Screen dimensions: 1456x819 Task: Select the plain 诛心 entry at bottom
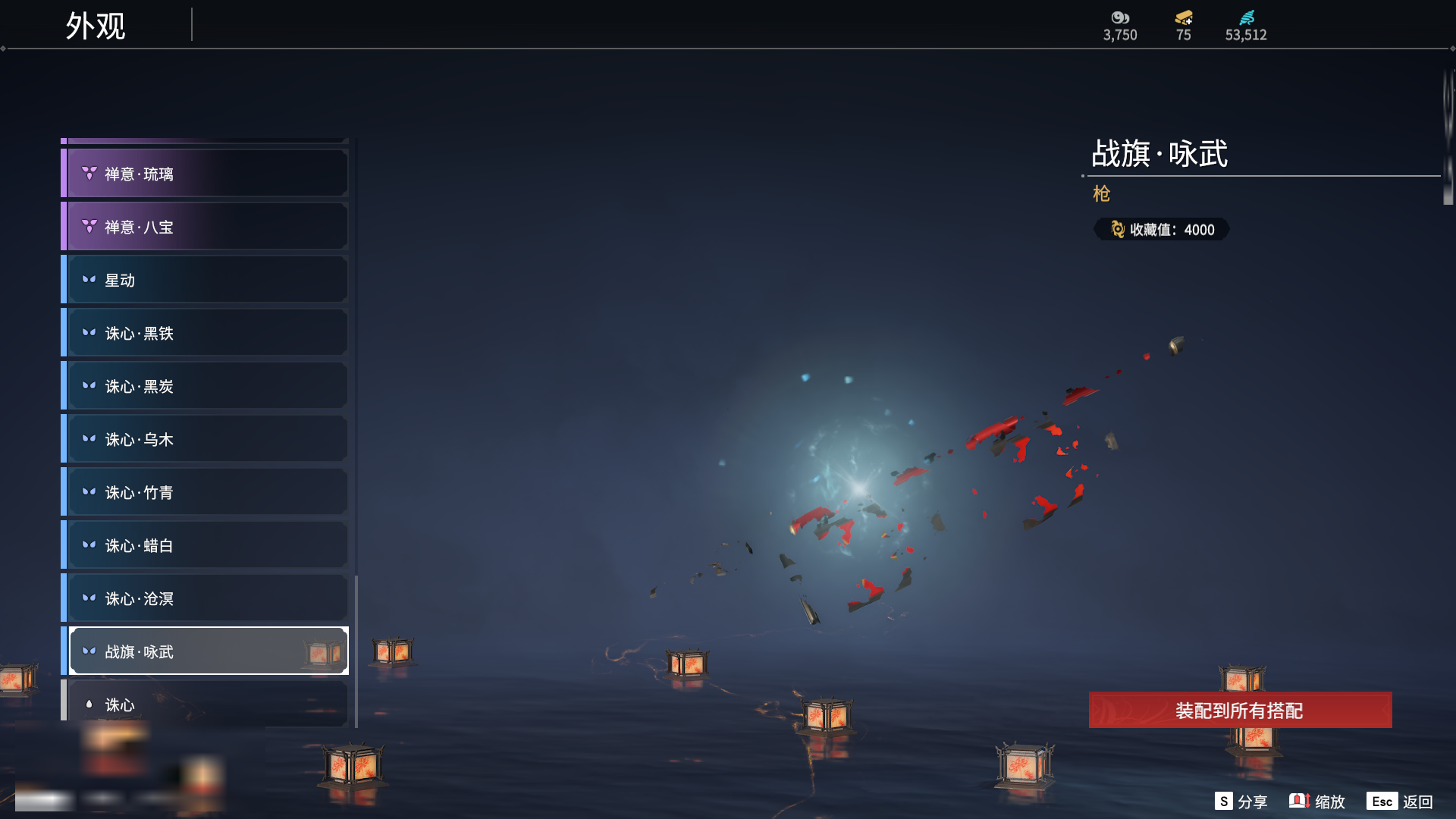[205, 704]
